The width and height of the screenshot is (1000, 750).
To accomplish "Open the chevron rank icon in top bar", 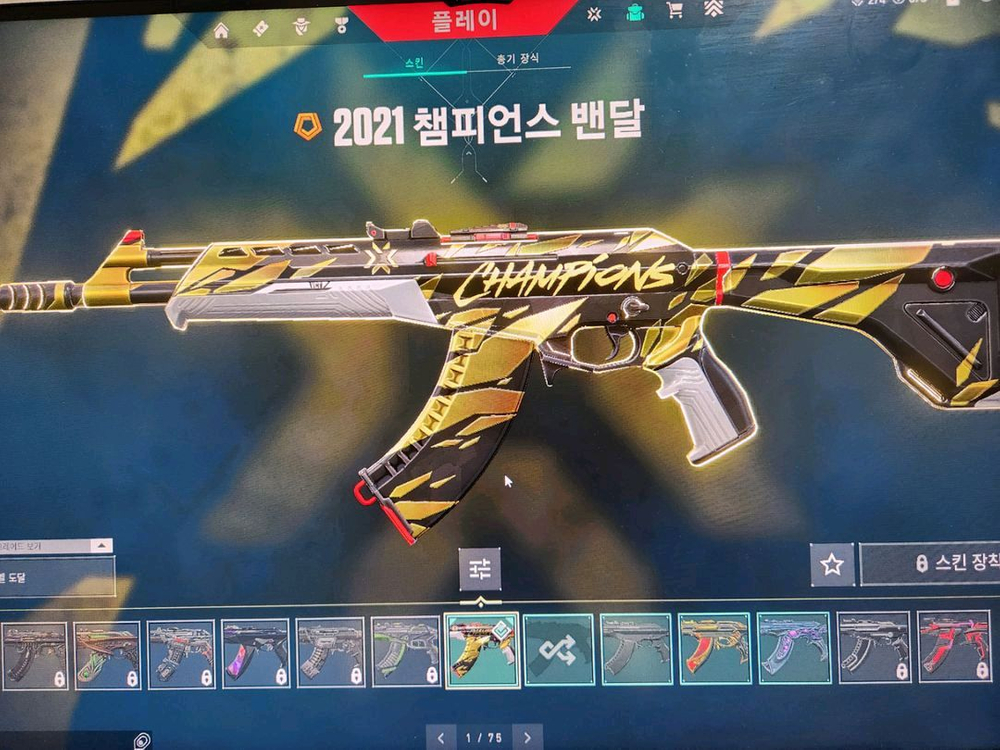I will coord(713,10).
